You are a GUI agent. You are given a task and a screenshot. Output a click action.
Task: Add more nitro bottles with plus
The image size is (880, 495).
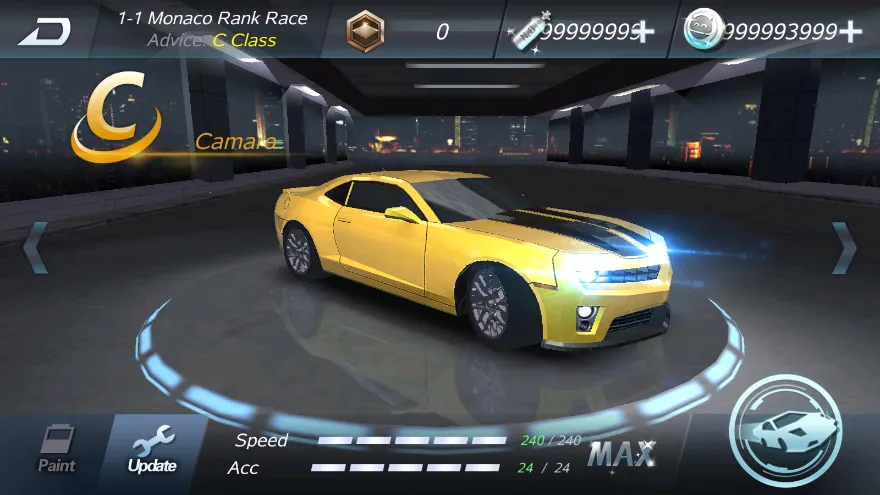point(643,31)
